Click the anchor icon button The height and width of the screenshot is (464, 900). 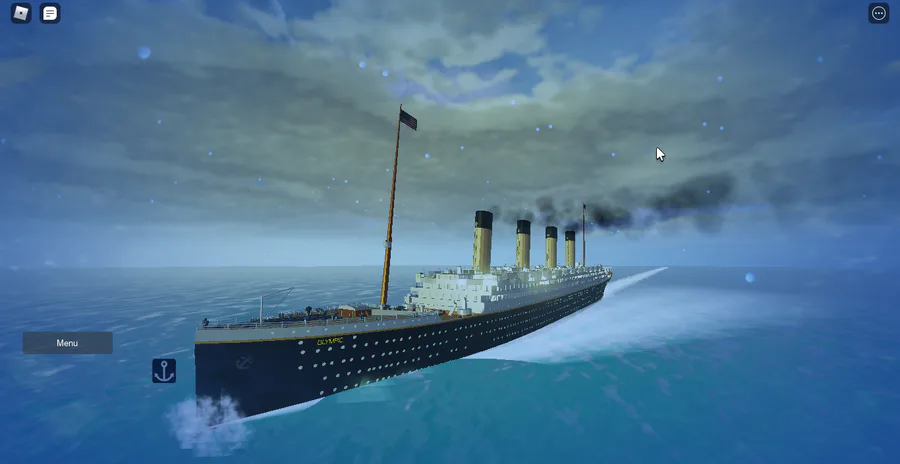[164, 371]
